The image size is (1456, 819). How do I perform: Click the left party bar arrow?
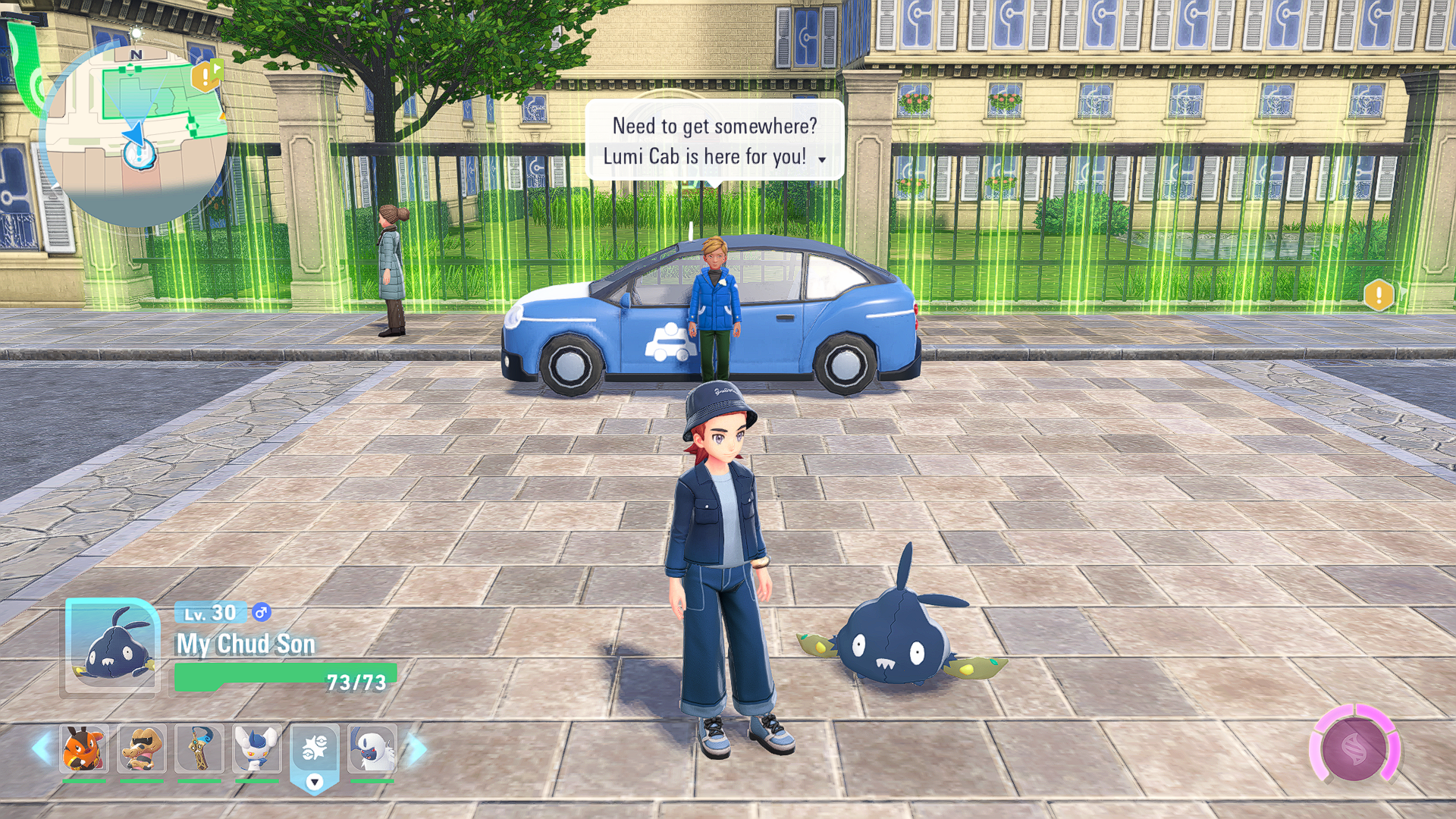[41, 748]
